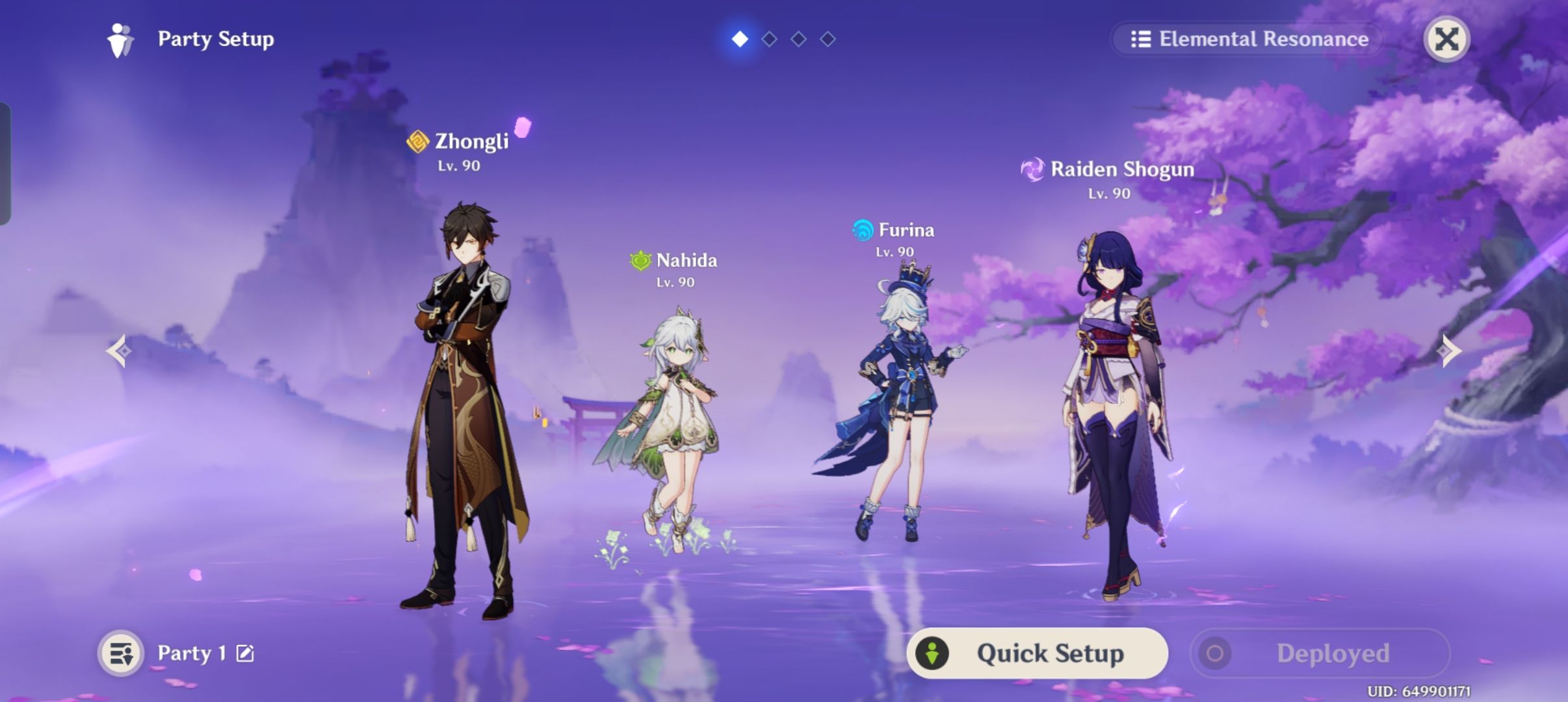Viewport: 1568px width, 702px height.
Task: Click the third page diamond indicator
Action: pos(799,38)
